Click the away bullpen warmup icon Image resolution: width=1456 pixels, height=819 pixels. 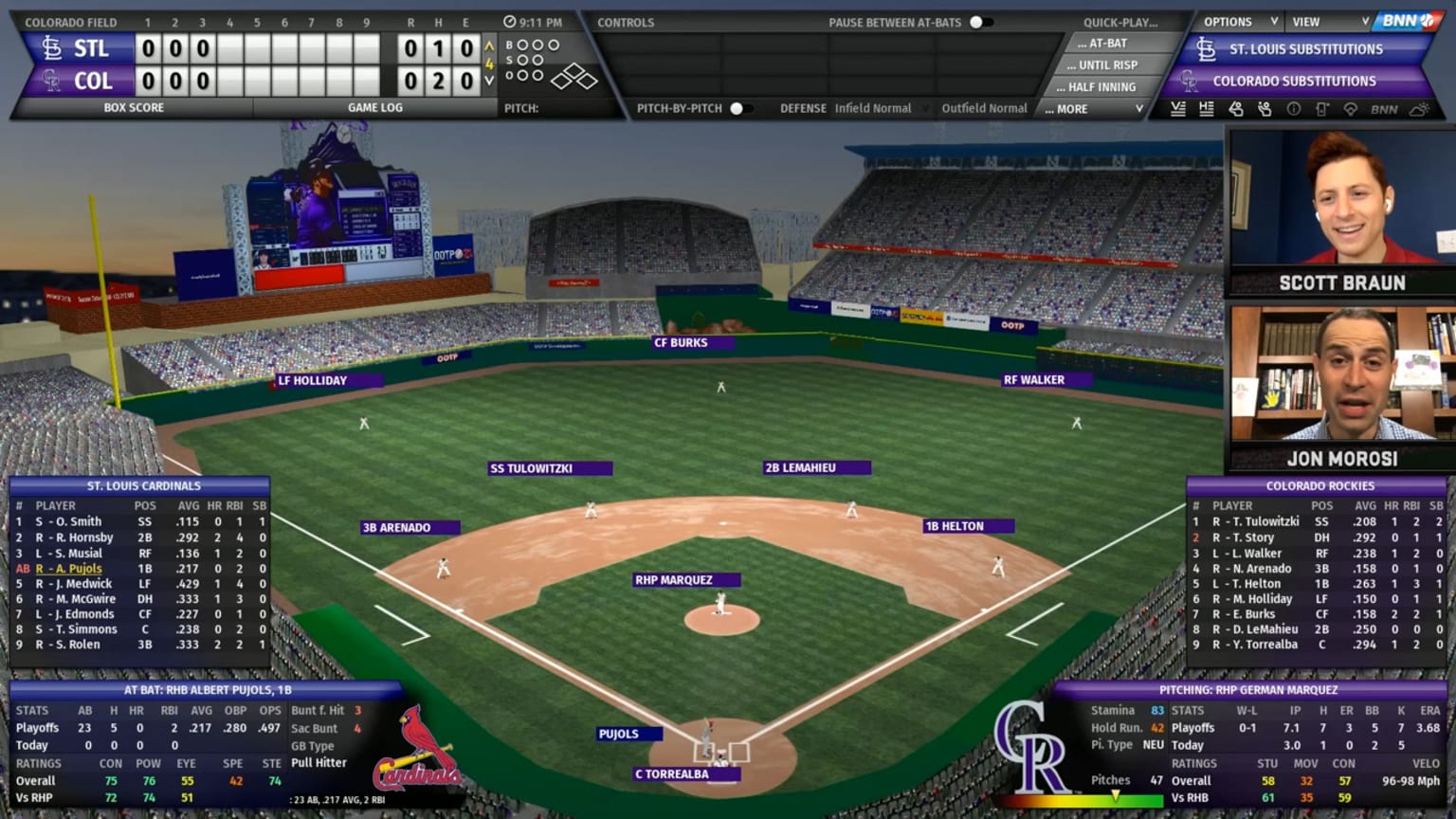1235,110
